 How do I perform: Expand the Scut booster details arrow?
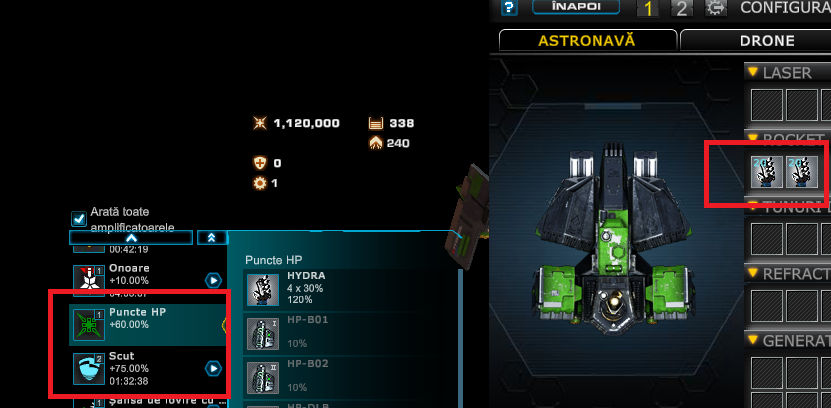213,368
